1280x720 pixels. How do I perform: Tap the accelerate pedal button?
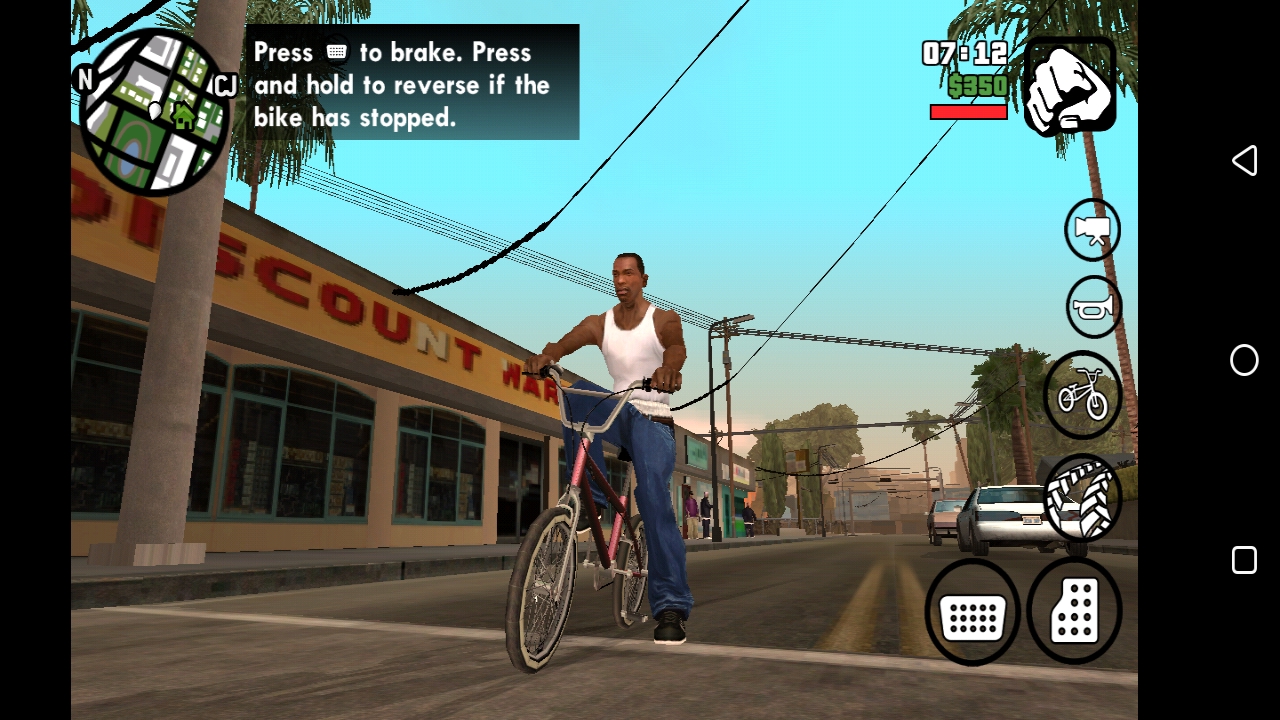coord(1075,611)
